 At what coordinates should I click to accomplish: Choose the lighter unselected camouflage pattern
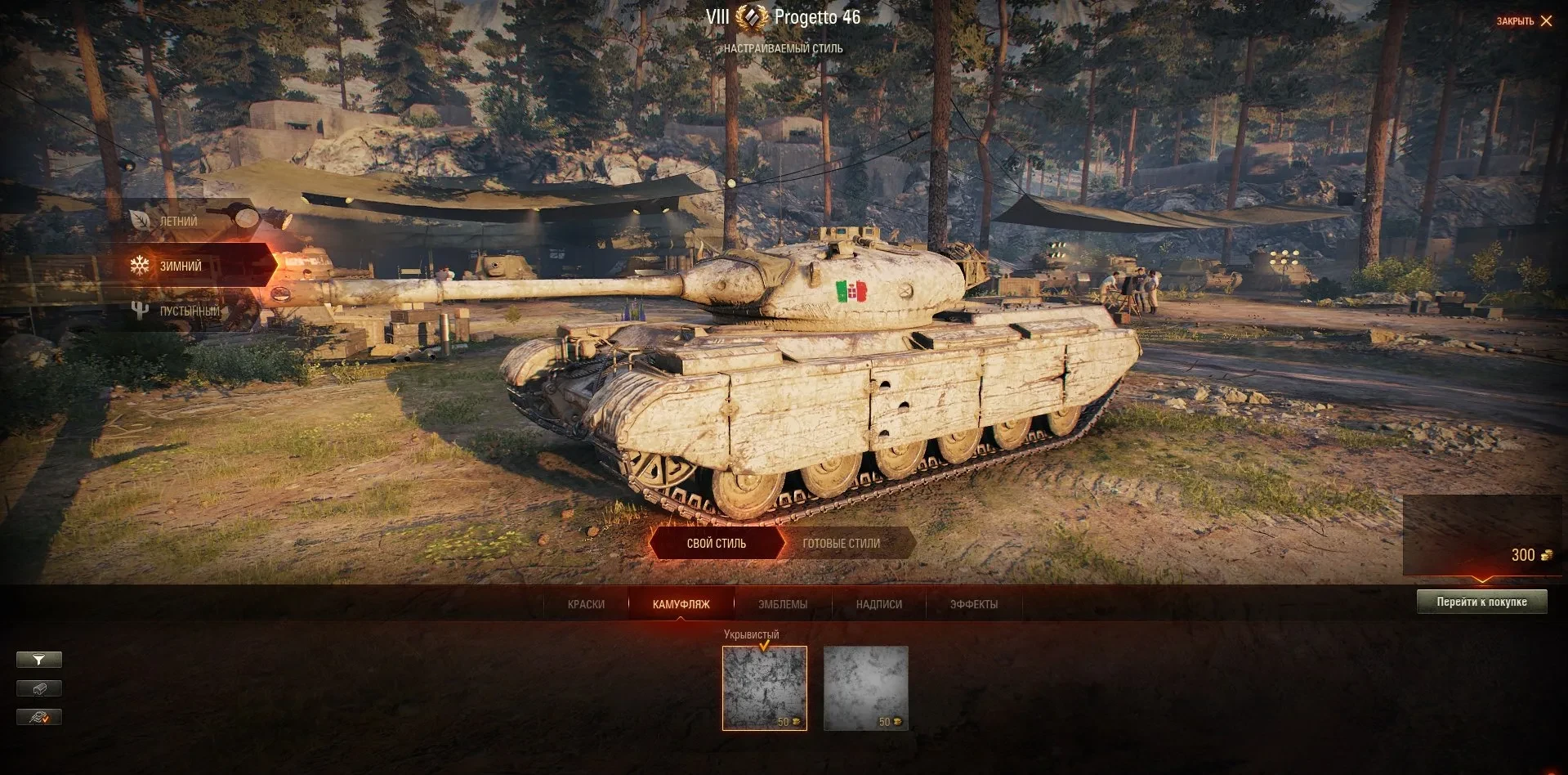pyautogui.click(x=865, y=688)
